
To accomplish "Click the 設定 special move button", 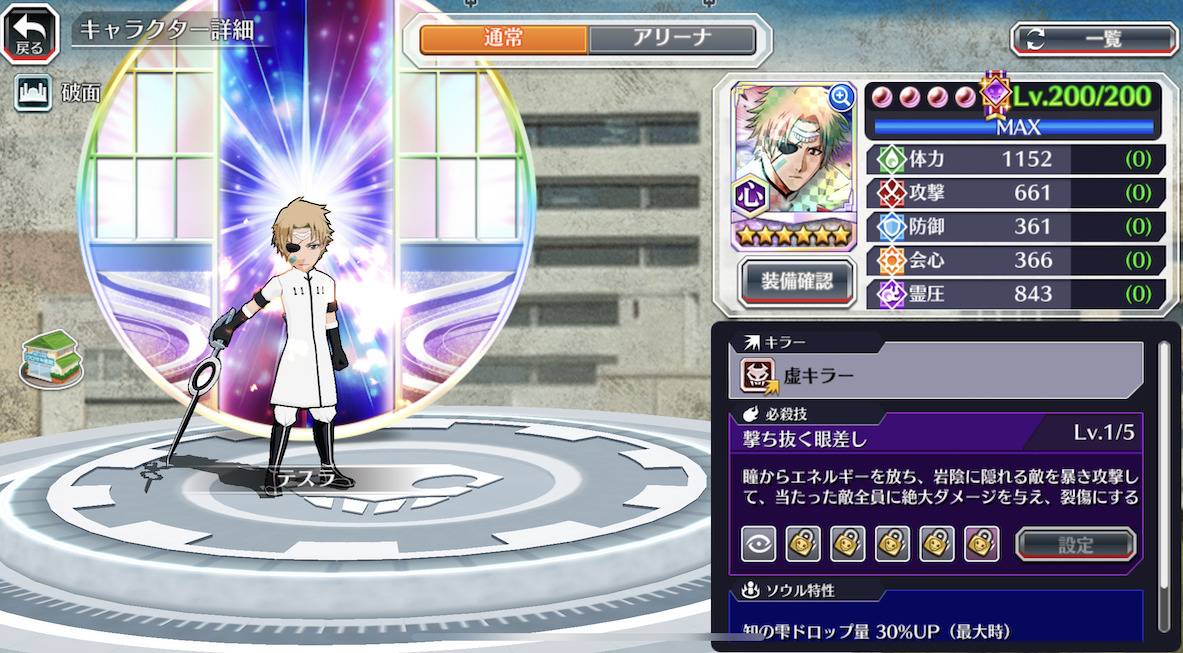I will [1075, 544].
